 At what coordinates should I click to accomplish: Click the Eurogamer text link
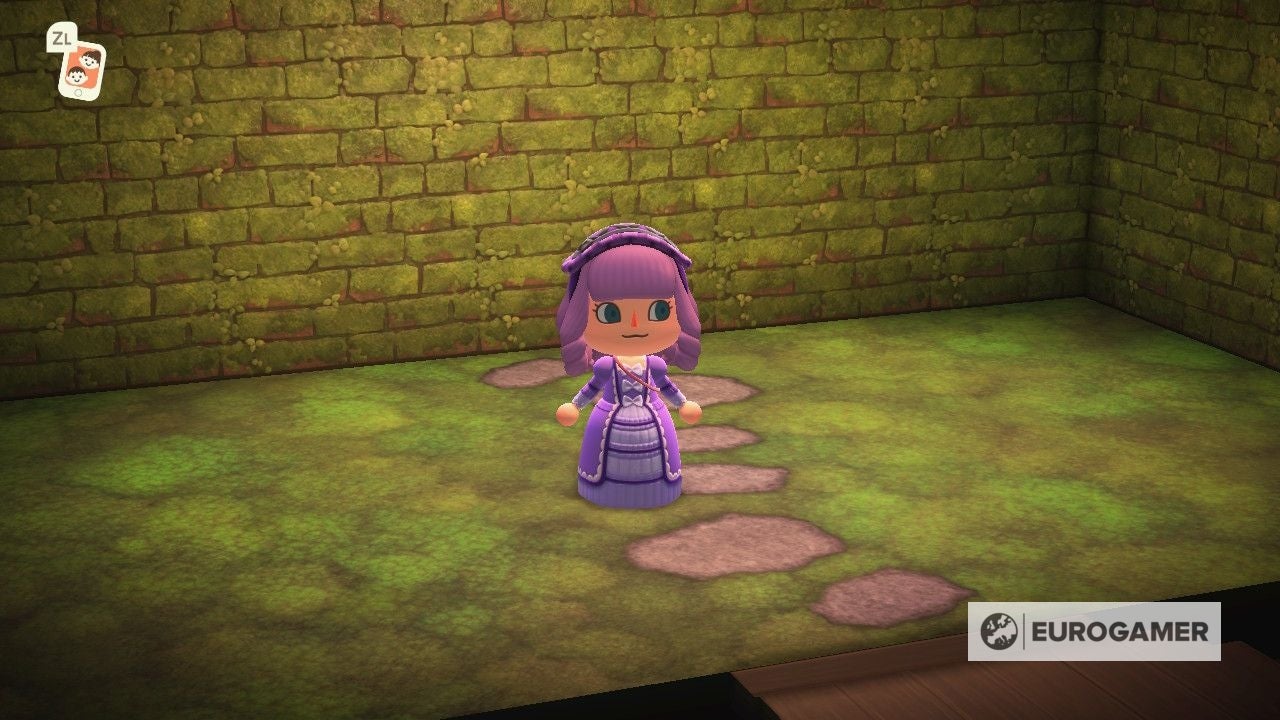pos(1120,631)
